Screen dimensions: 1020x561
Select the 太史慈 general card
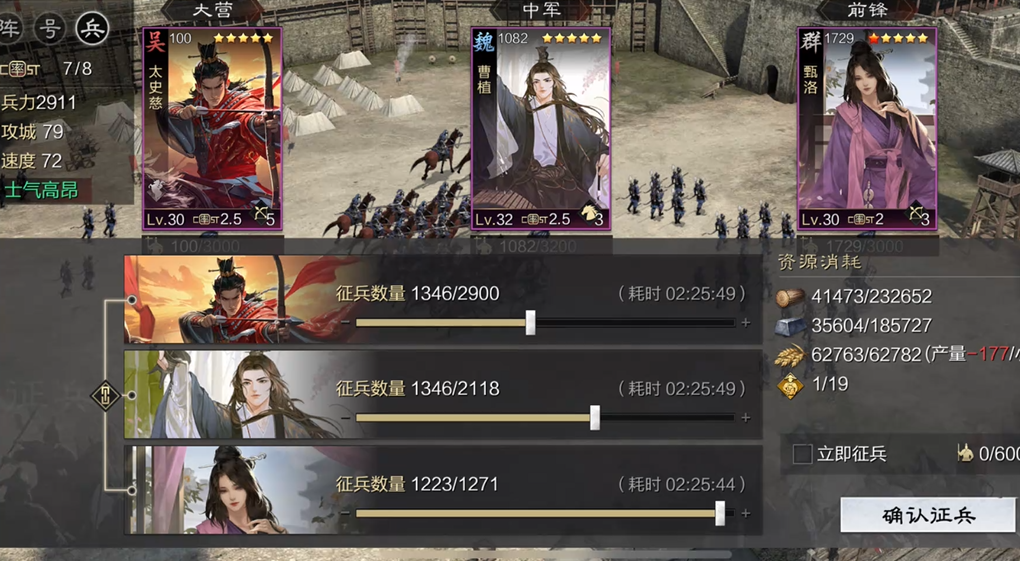[212, 130]
